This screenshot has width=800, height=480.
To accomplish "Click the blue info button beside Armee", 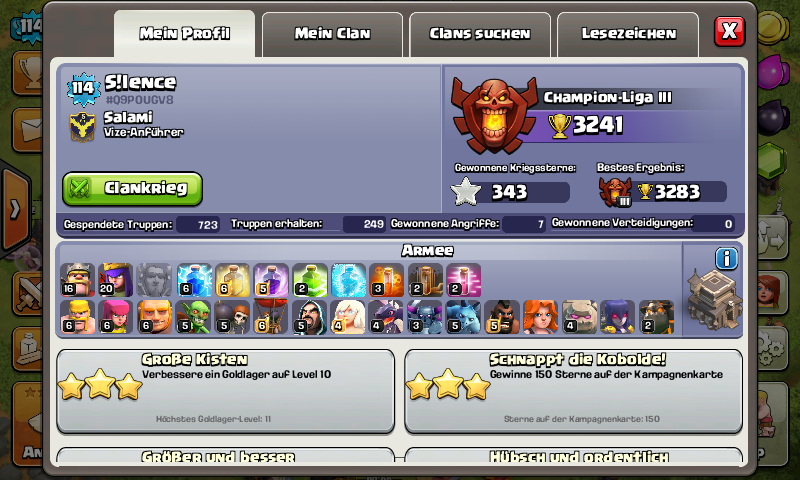I will click(726, 259).
